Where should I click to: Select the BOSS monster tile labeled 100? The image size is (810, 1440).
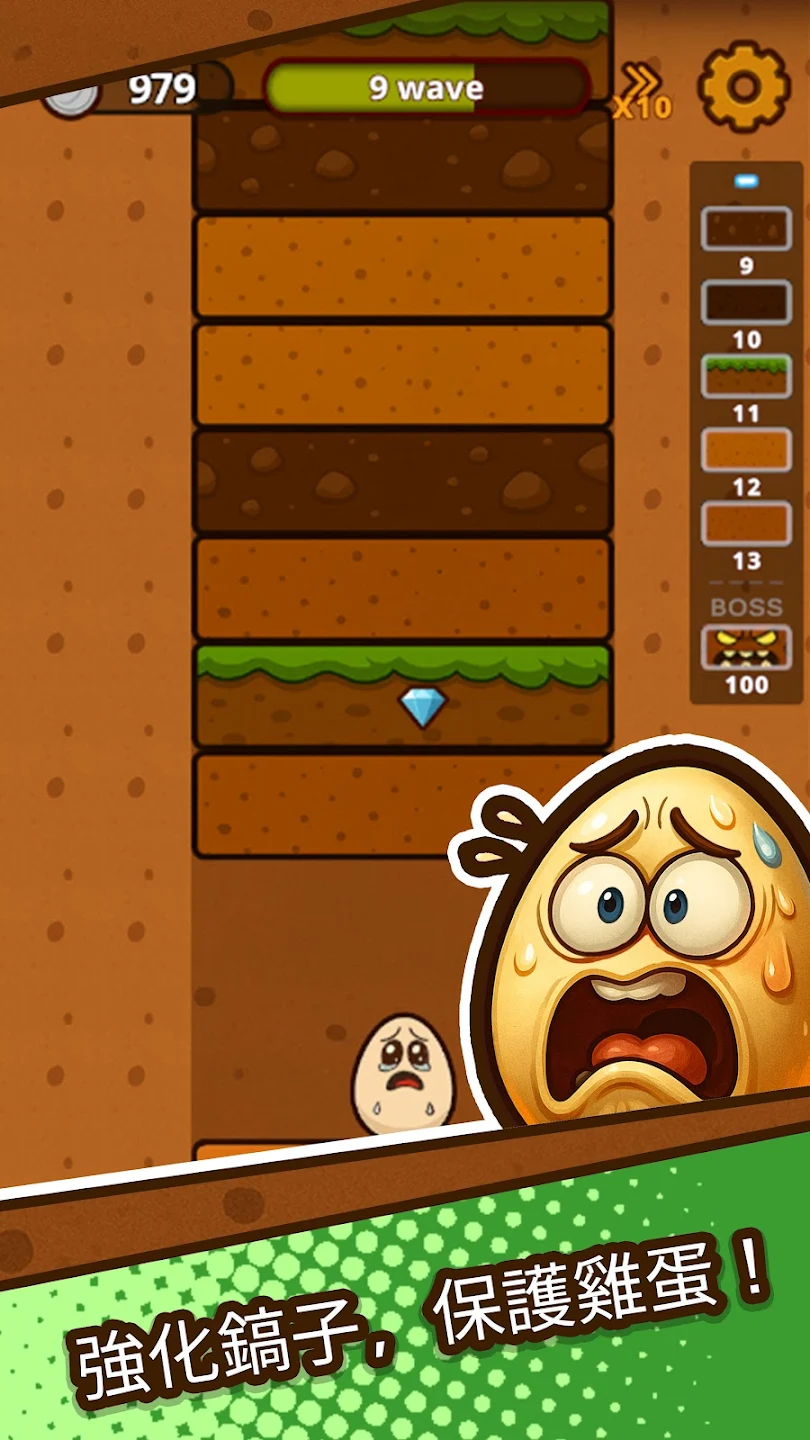(746, 648)
